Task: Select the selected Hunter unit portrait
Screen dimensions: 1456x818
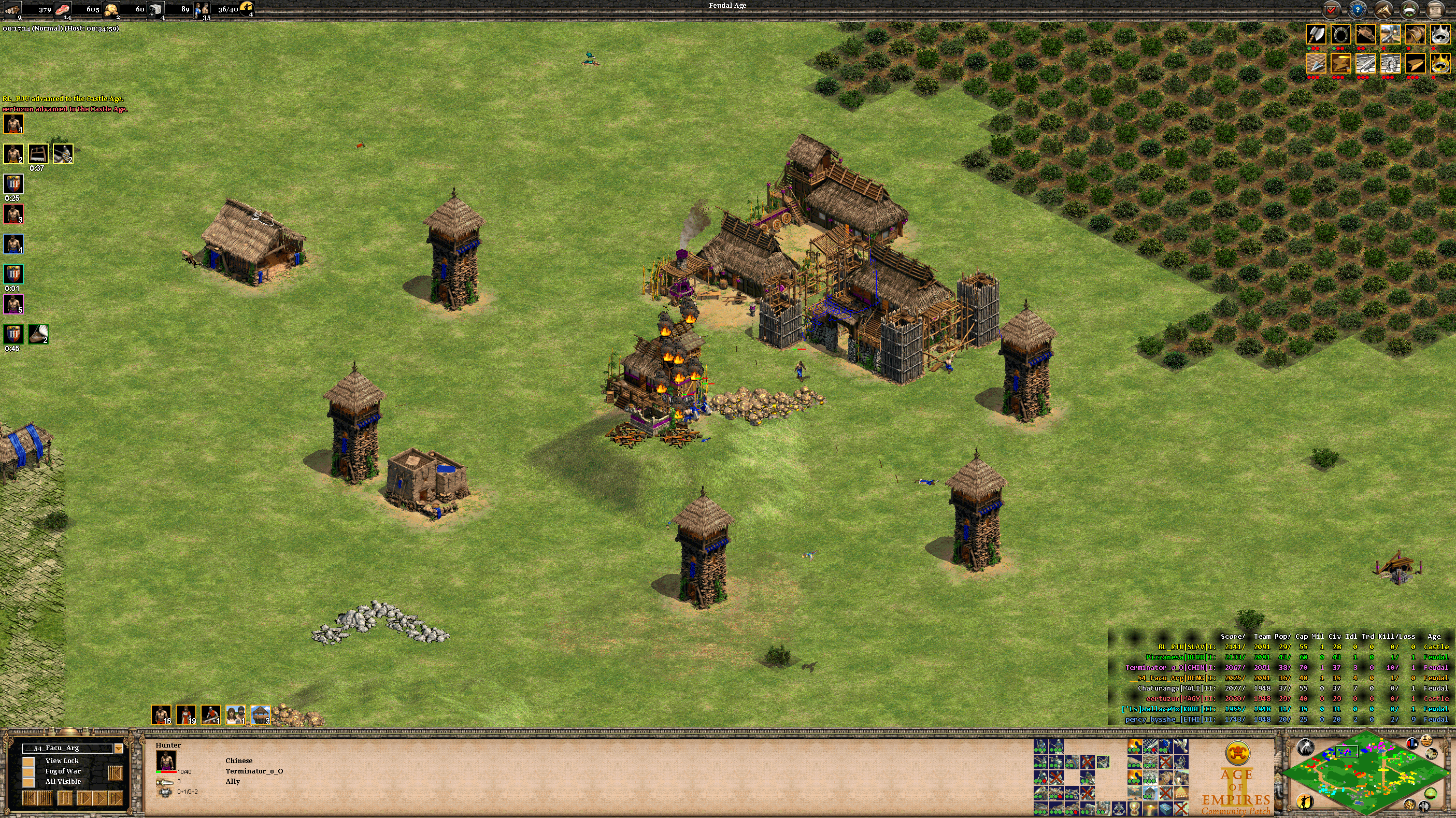Action: [166, 760]
